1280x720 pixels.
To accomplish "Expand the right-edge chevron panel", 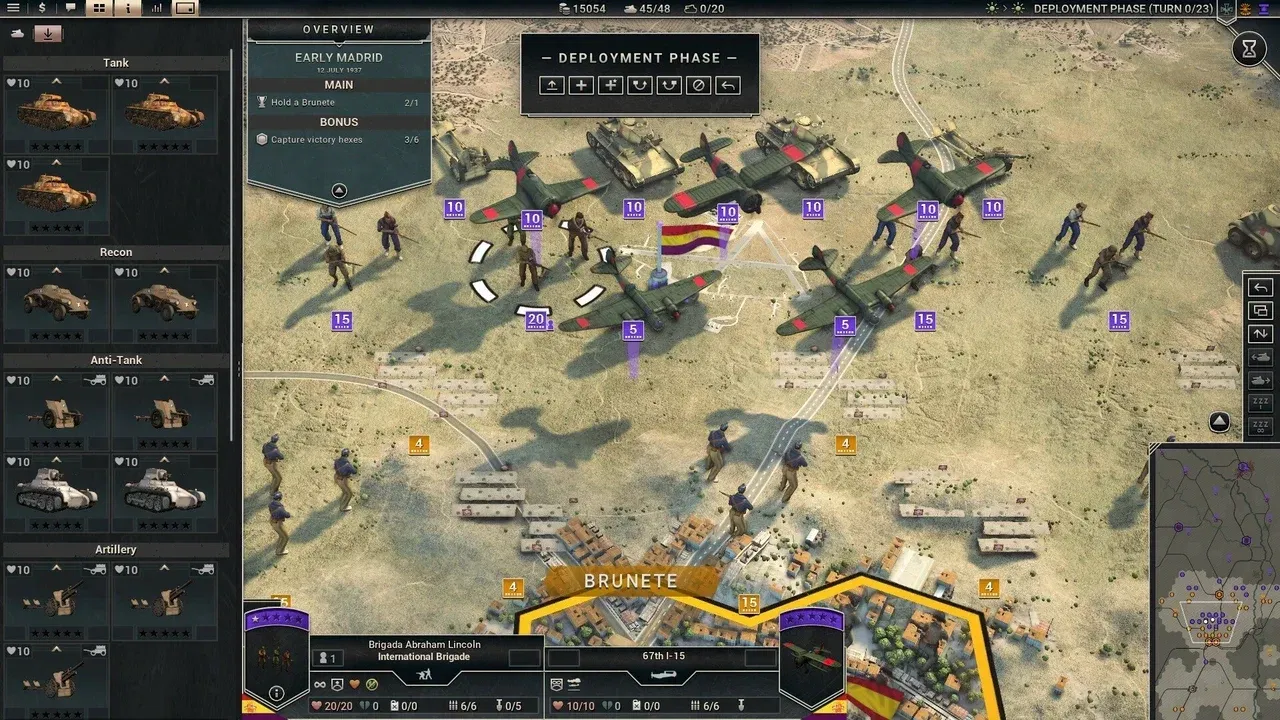I will point(1218,422).
